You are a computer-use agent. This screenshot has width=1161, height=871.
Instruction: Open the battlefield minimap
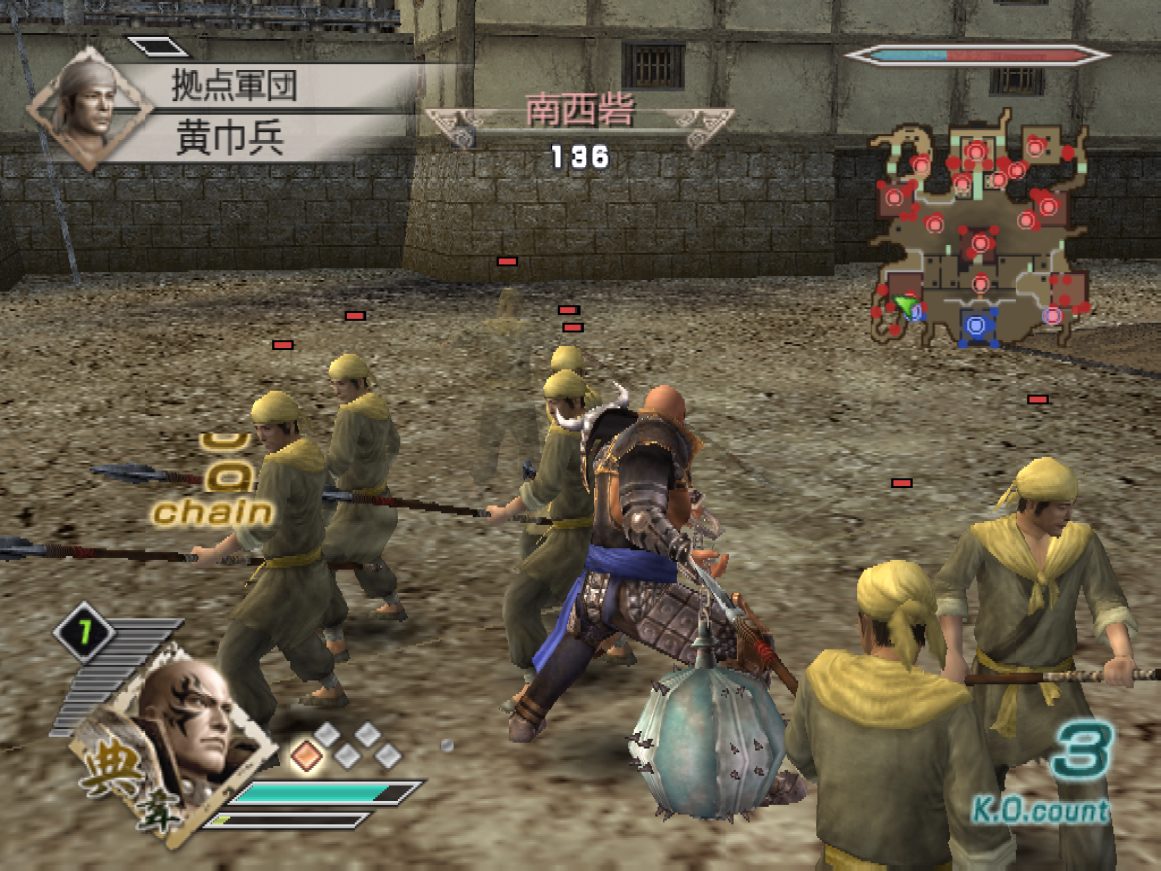977,232
